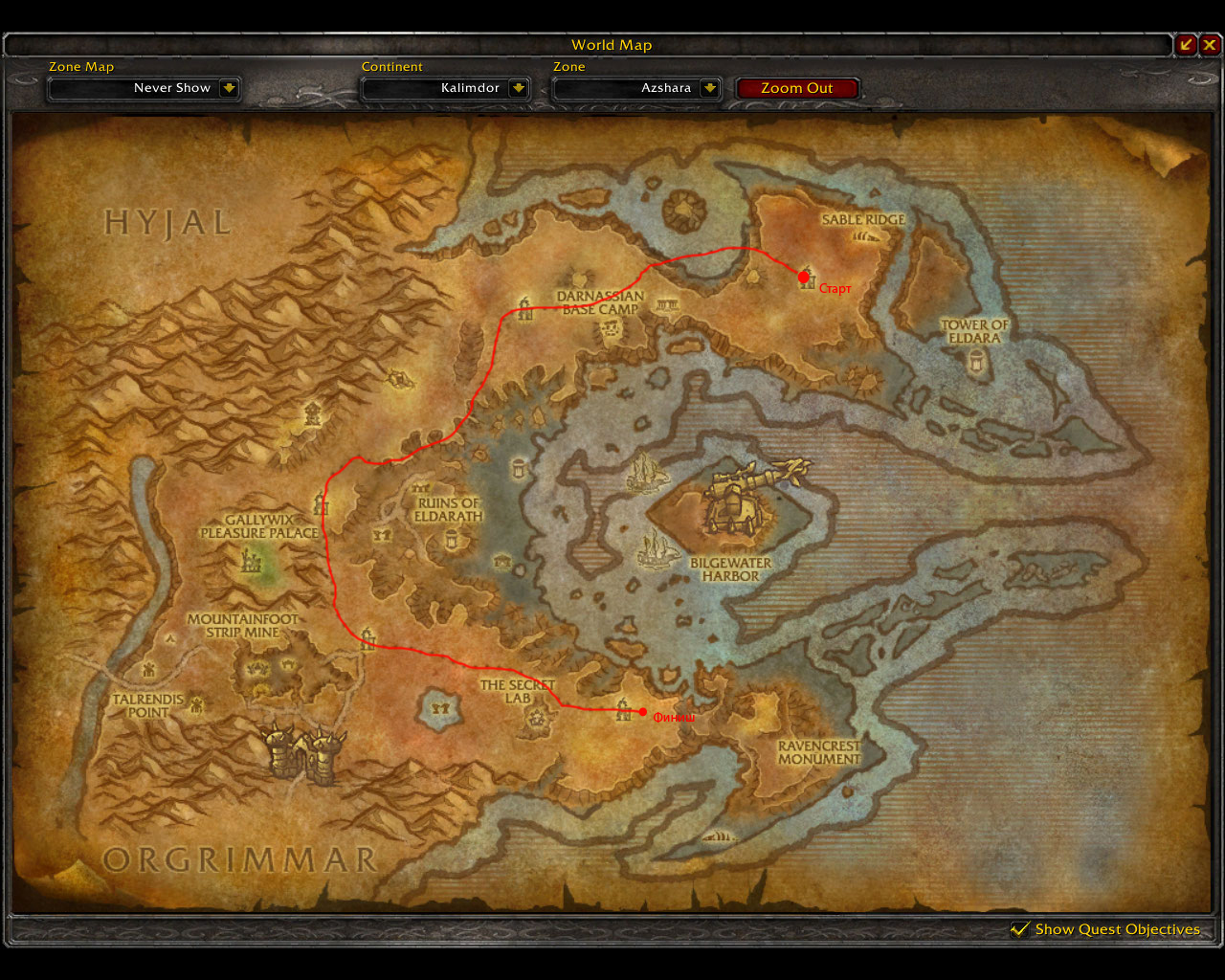The height and width of the screenshot is (980, 1225).
Task: Toggle the Show Quest Objectives checkbox
Action: 1020,929
